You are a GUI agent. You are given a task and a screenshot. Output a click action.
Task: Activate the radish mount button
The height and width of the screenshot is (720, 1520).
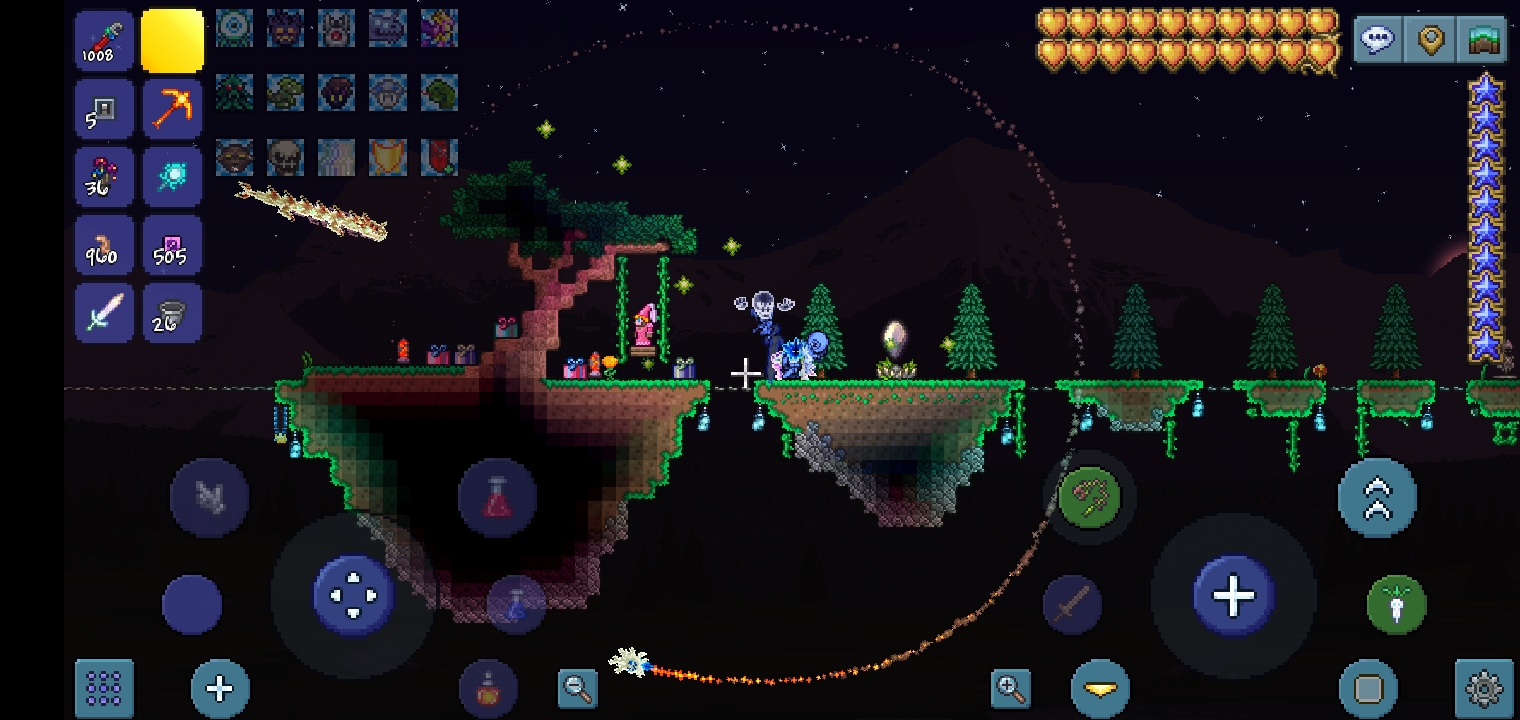(x=1396, y=604)
